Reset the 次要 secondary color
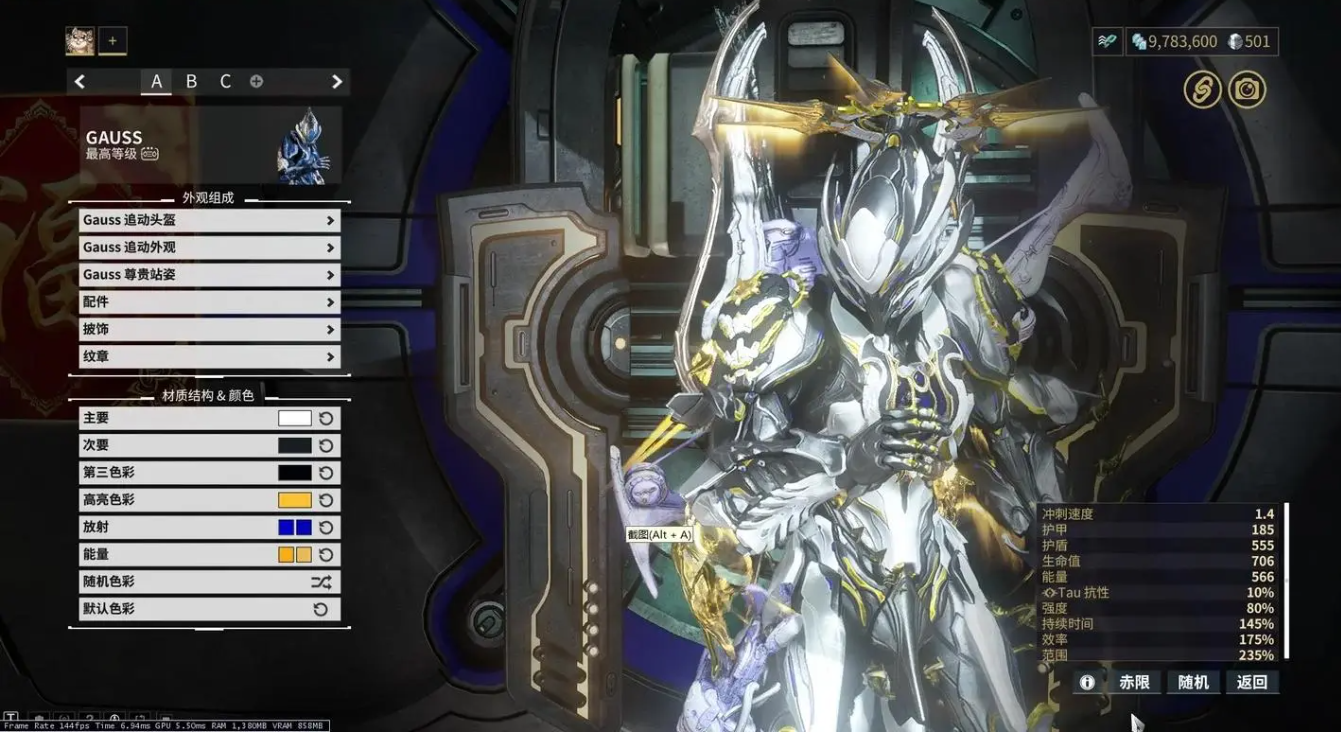The height and width of the screenshot is (732, 1341). click(326, 446)
